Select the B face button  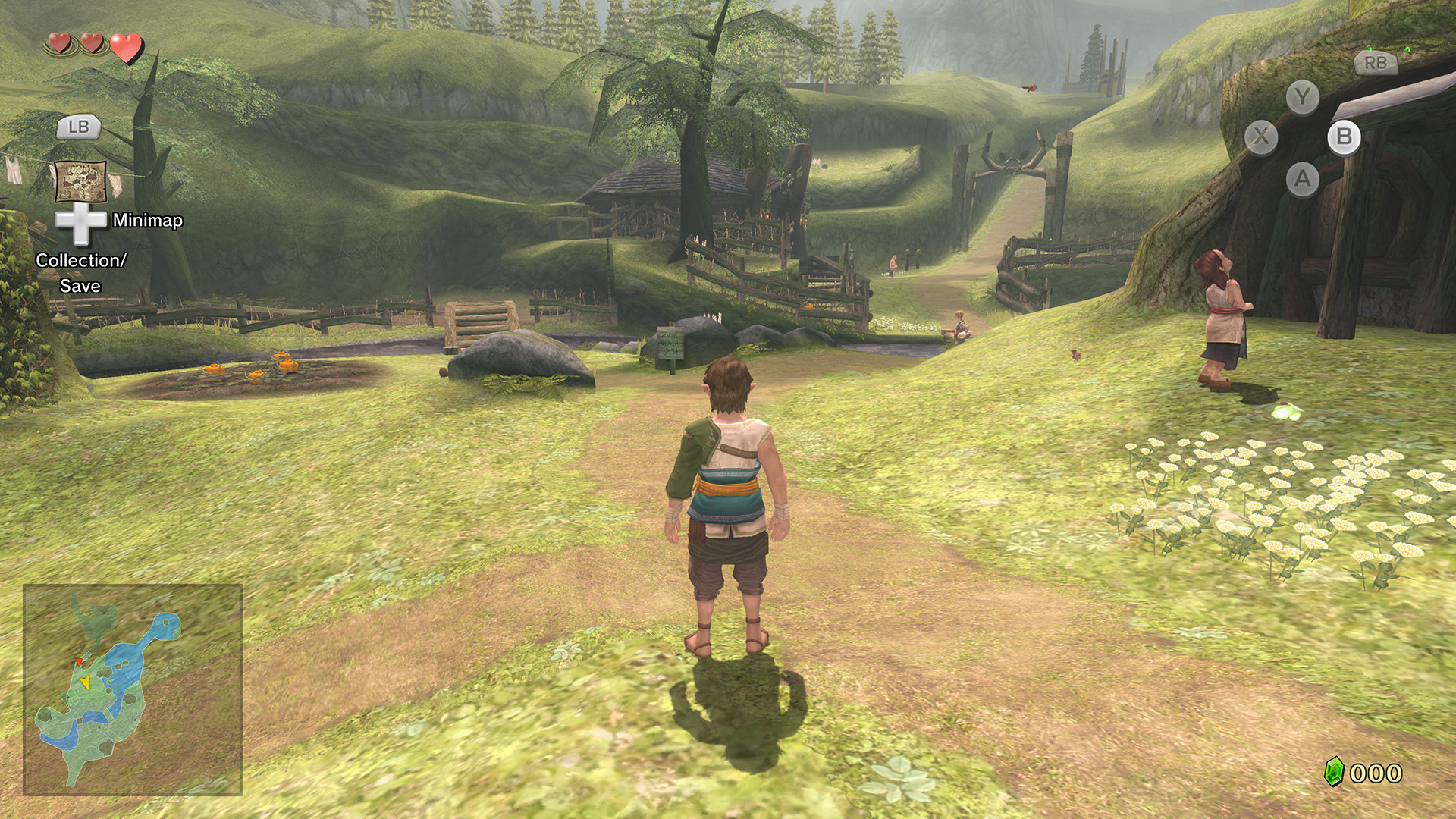(x=1345, y=138)
